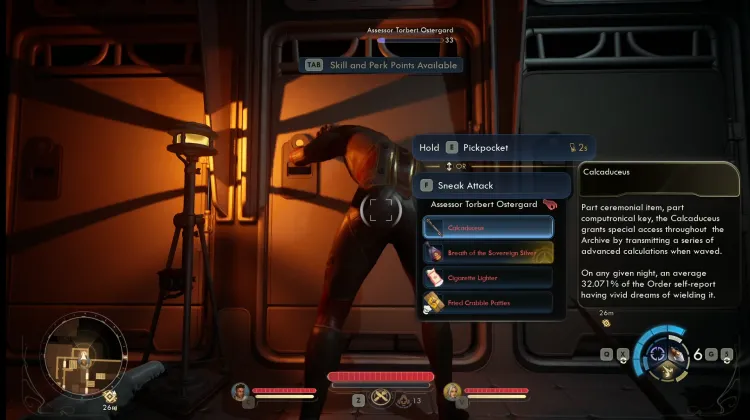Activate the Pickpocket action bar
Screen dimensions: 750x420
pyautogui.click(x=492, y=147)
